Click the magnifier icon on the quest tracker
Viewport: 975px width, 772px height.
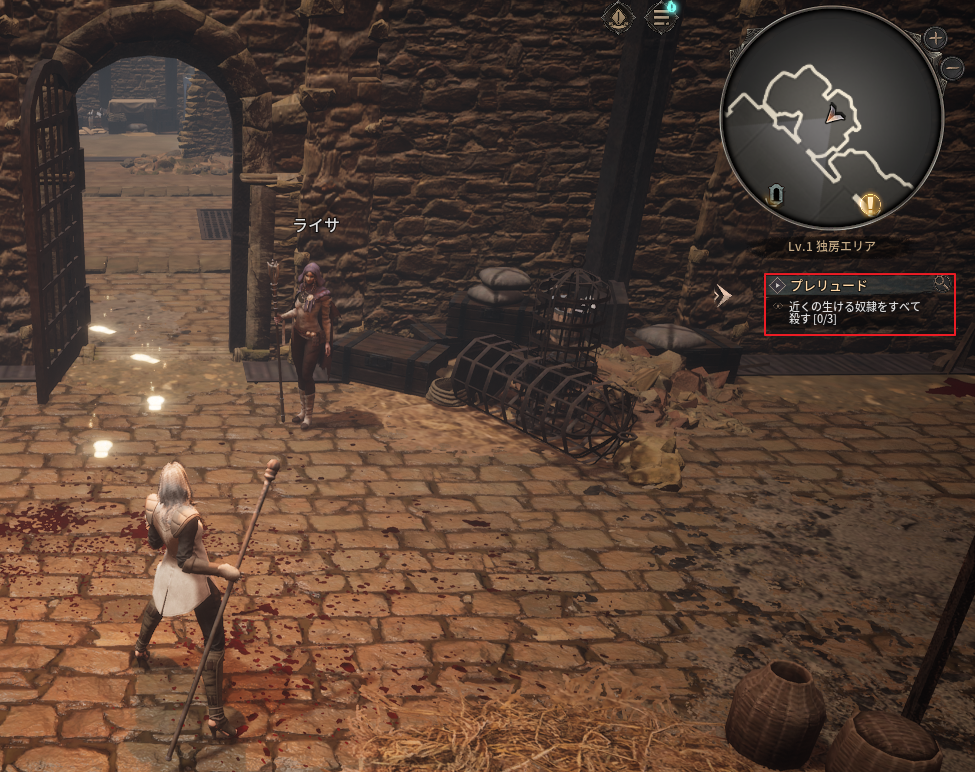941,284
